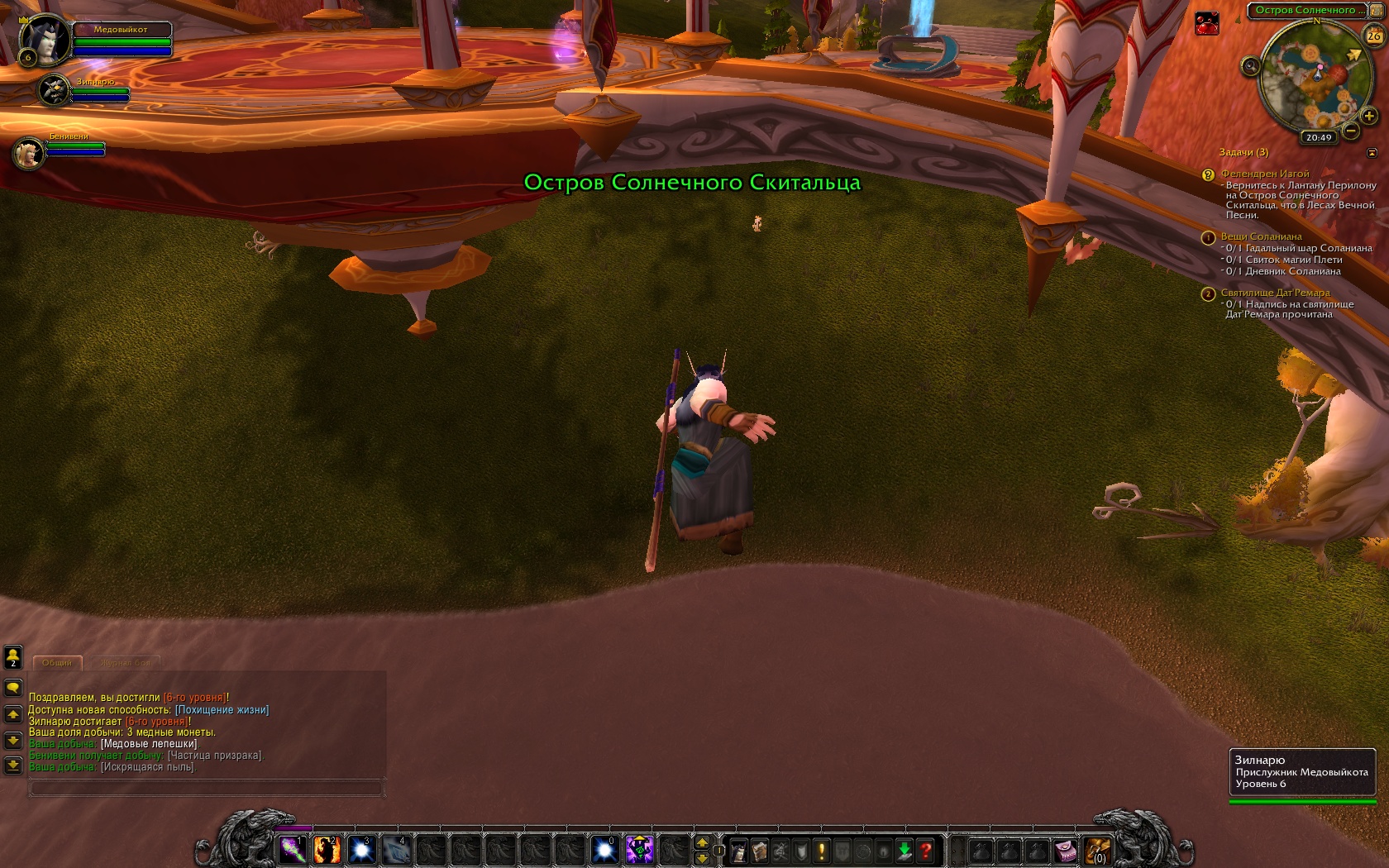Screen dimensions: 1389x868
Task: Select the Святилище Дат'Ремара quest
Action: tap(1275, 293)
